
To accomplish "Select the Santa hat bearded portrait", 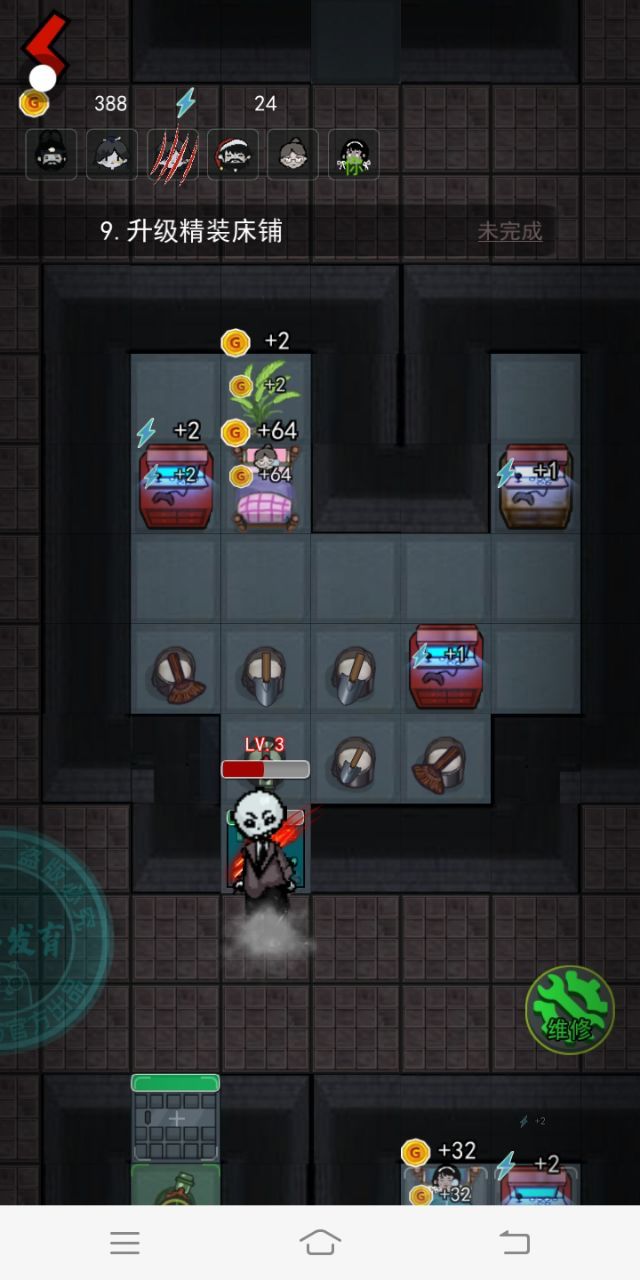I will point(233,155).
